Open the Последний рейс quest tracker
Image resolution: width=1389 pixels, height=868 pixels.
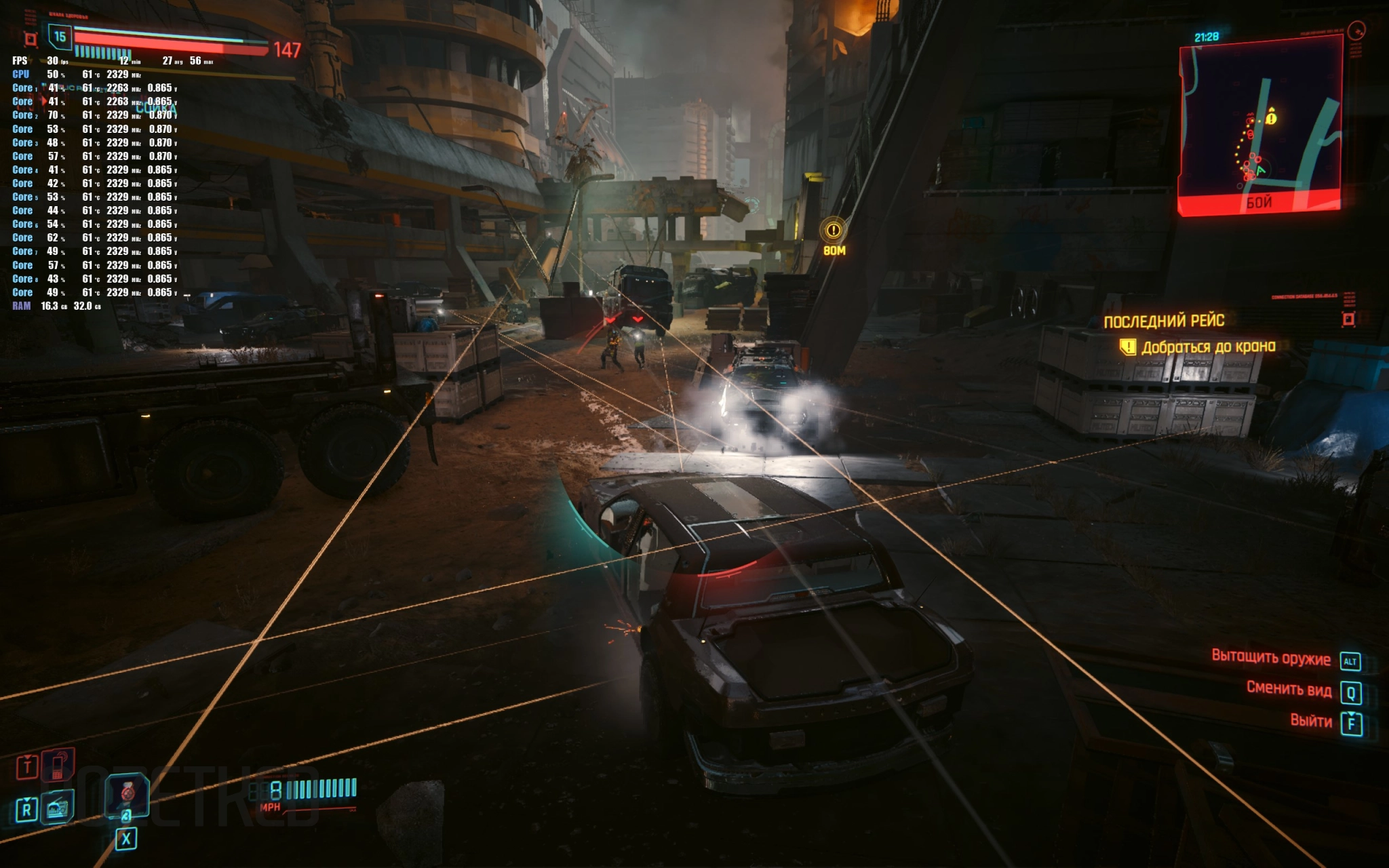point(1164,321)
